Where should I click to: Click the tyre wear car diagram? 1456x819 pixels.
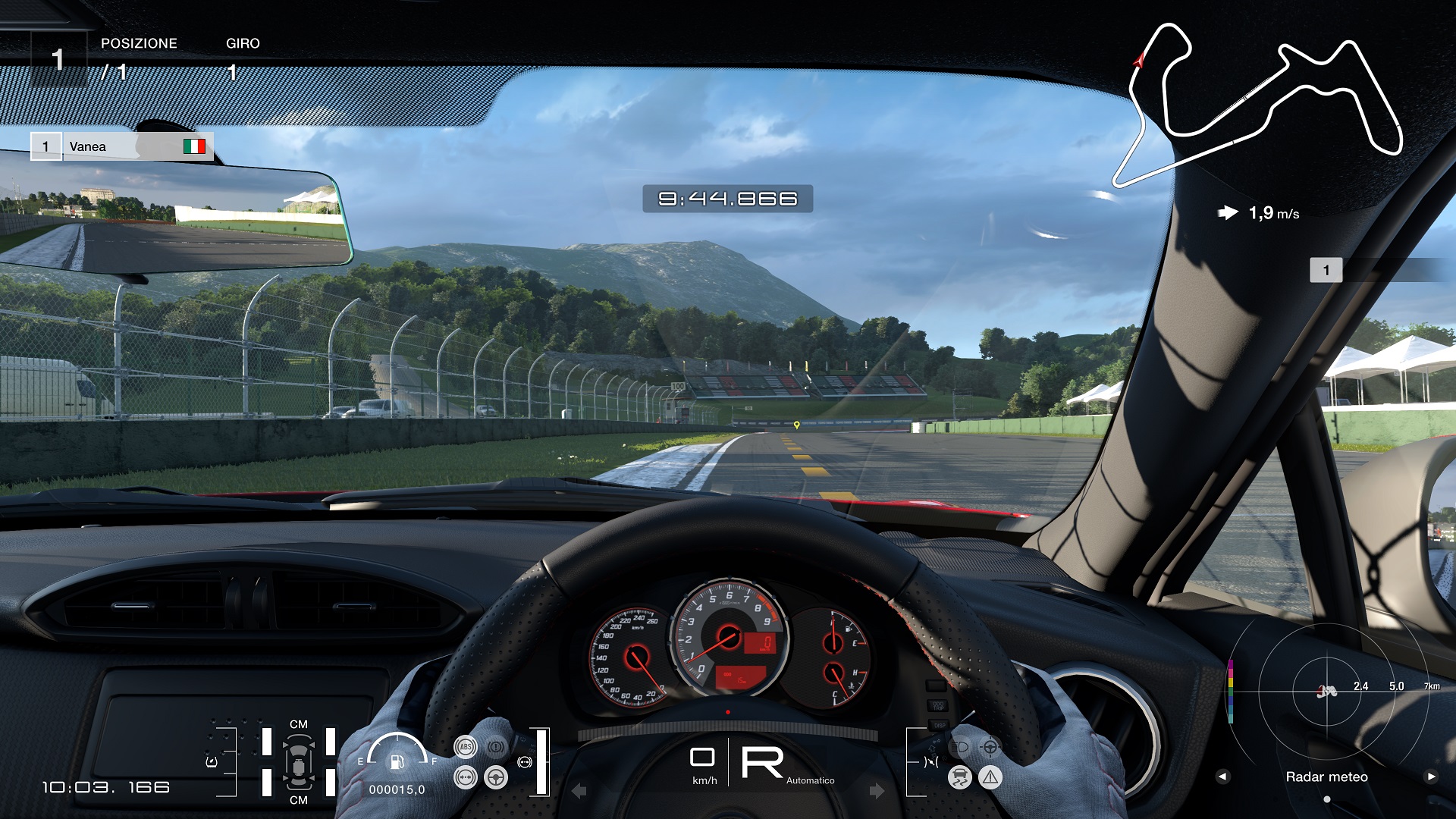(299, 762)
